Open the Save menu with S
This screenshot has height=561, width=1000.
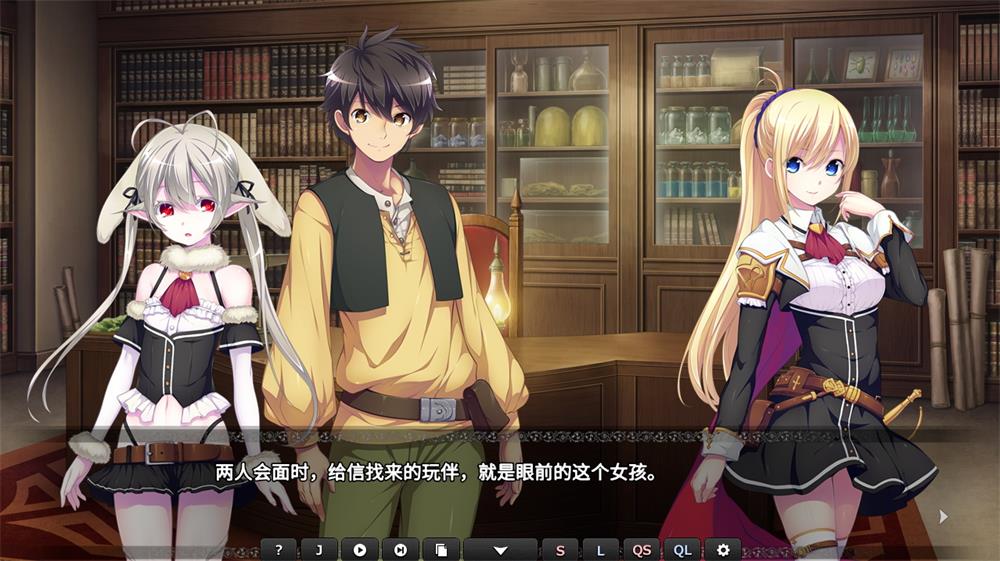tap(560, 549)
